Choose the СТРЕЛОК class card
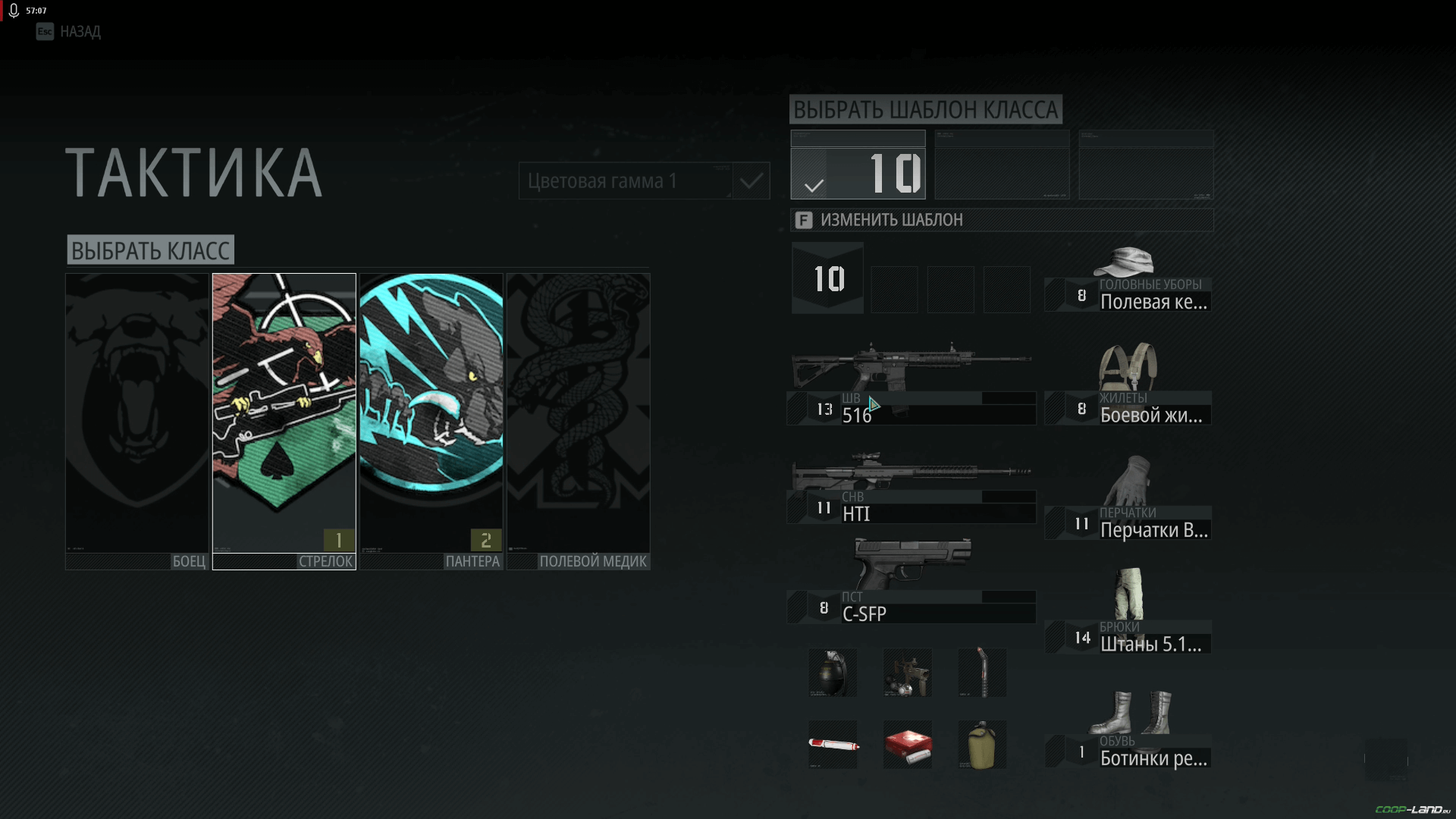 pos(284,421)
